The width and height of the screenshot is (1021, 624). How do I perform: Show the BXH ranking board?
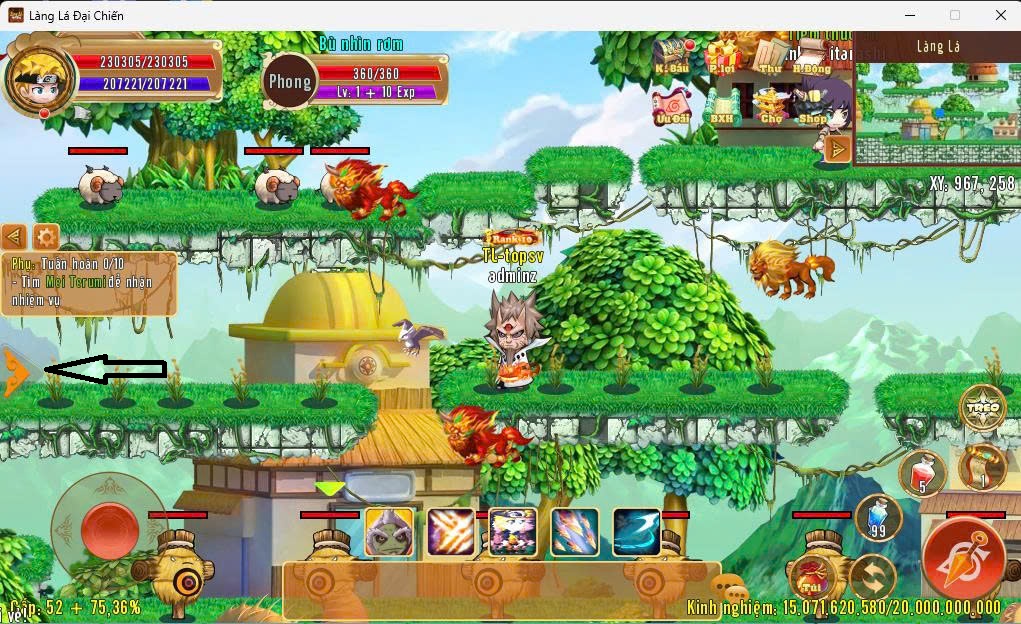pyautogui.click(x=722, y=104)
